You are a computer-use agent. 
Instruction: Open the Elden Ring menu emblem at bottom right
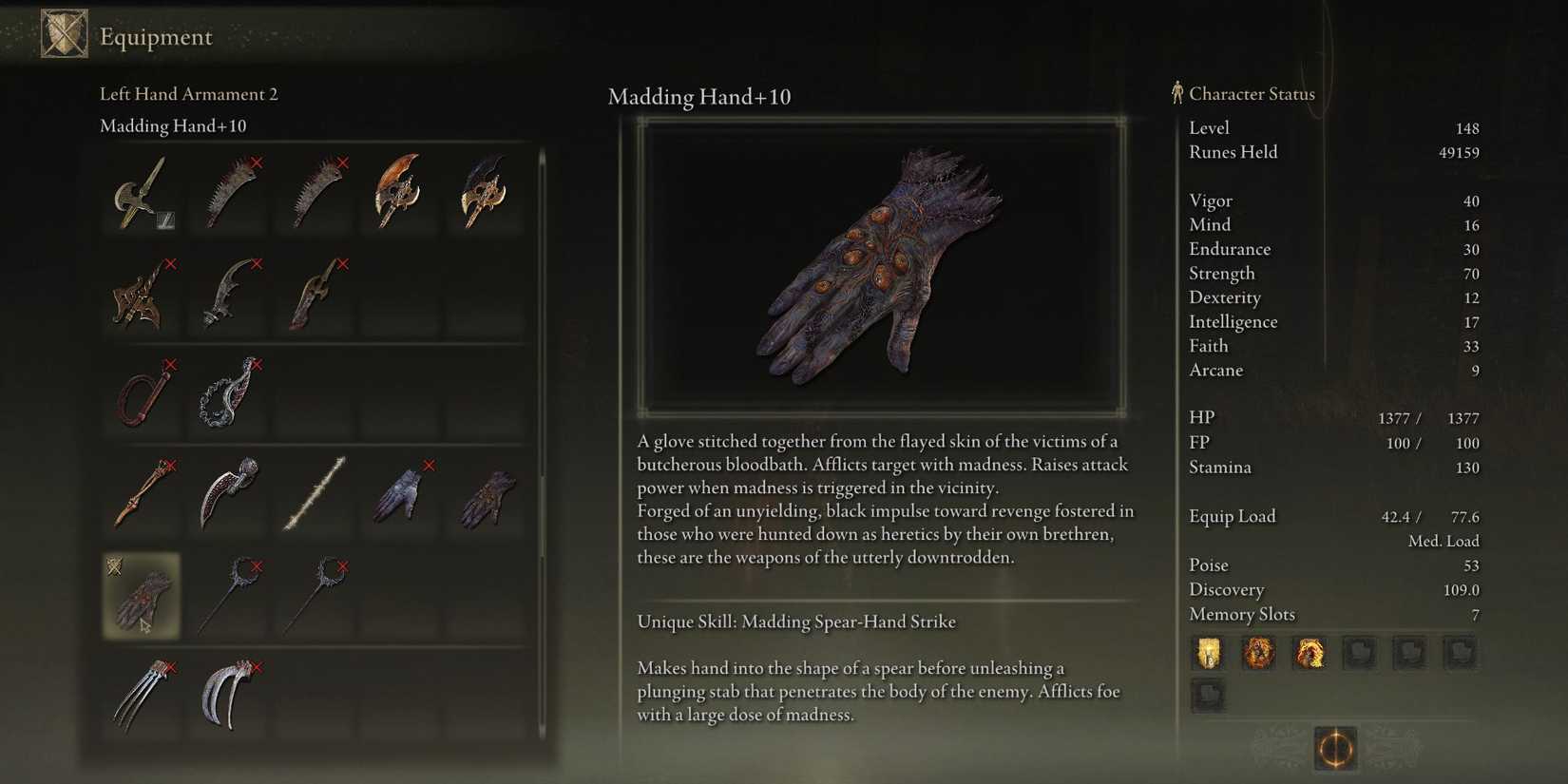coord(1335,751)
